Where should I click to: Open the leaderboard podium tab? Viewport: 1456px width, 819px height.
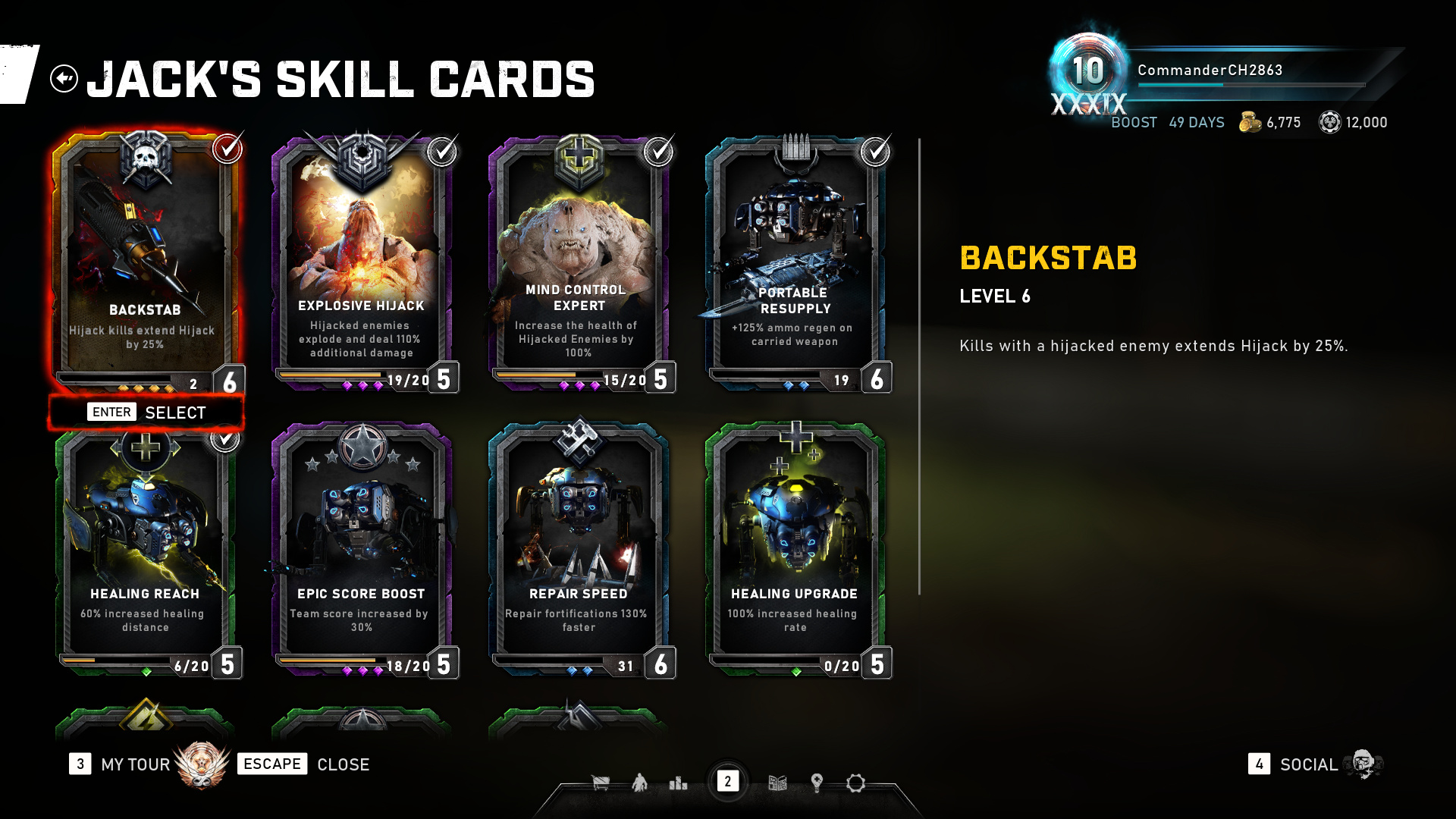678,783
